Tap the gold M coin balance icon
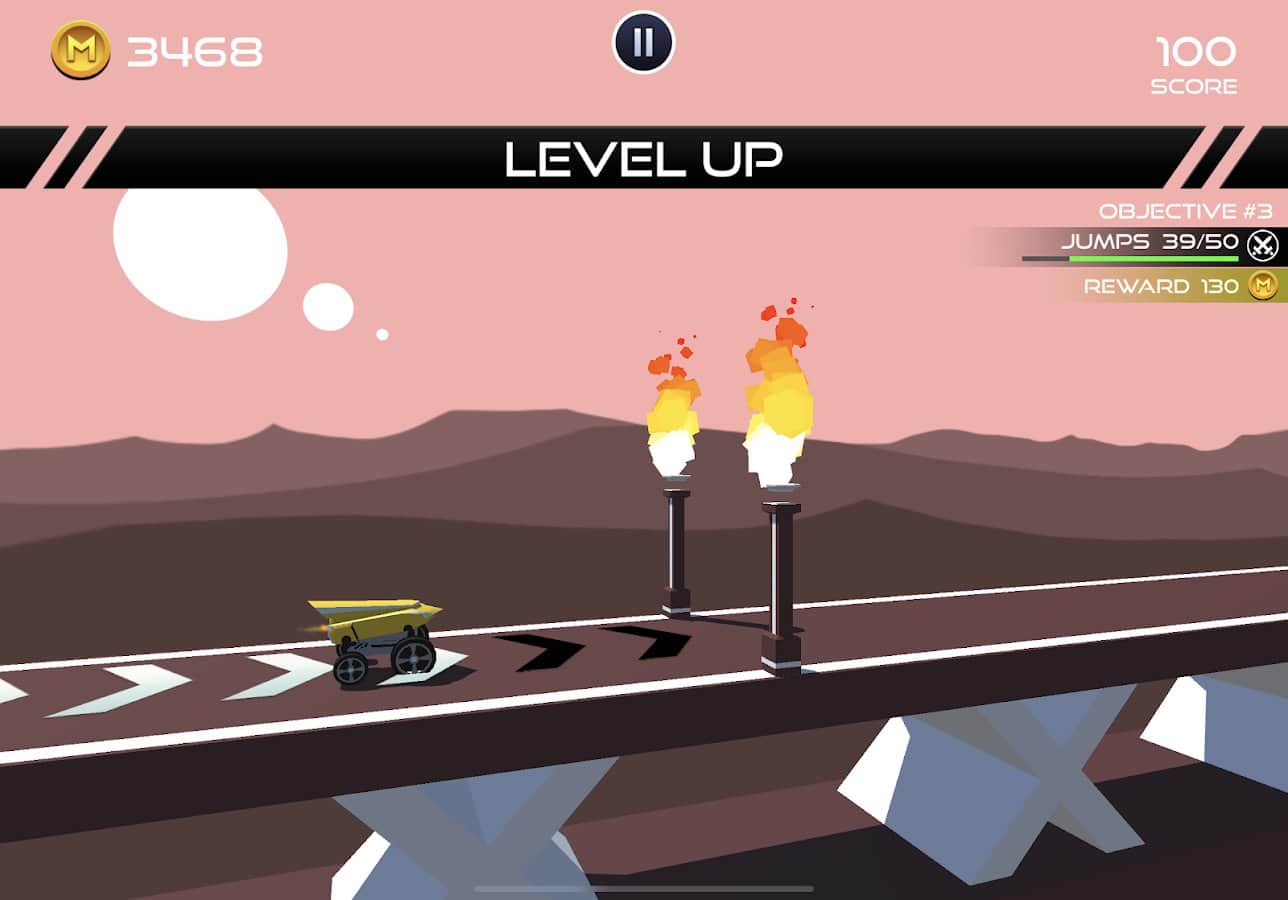 (x=80, y=50)
